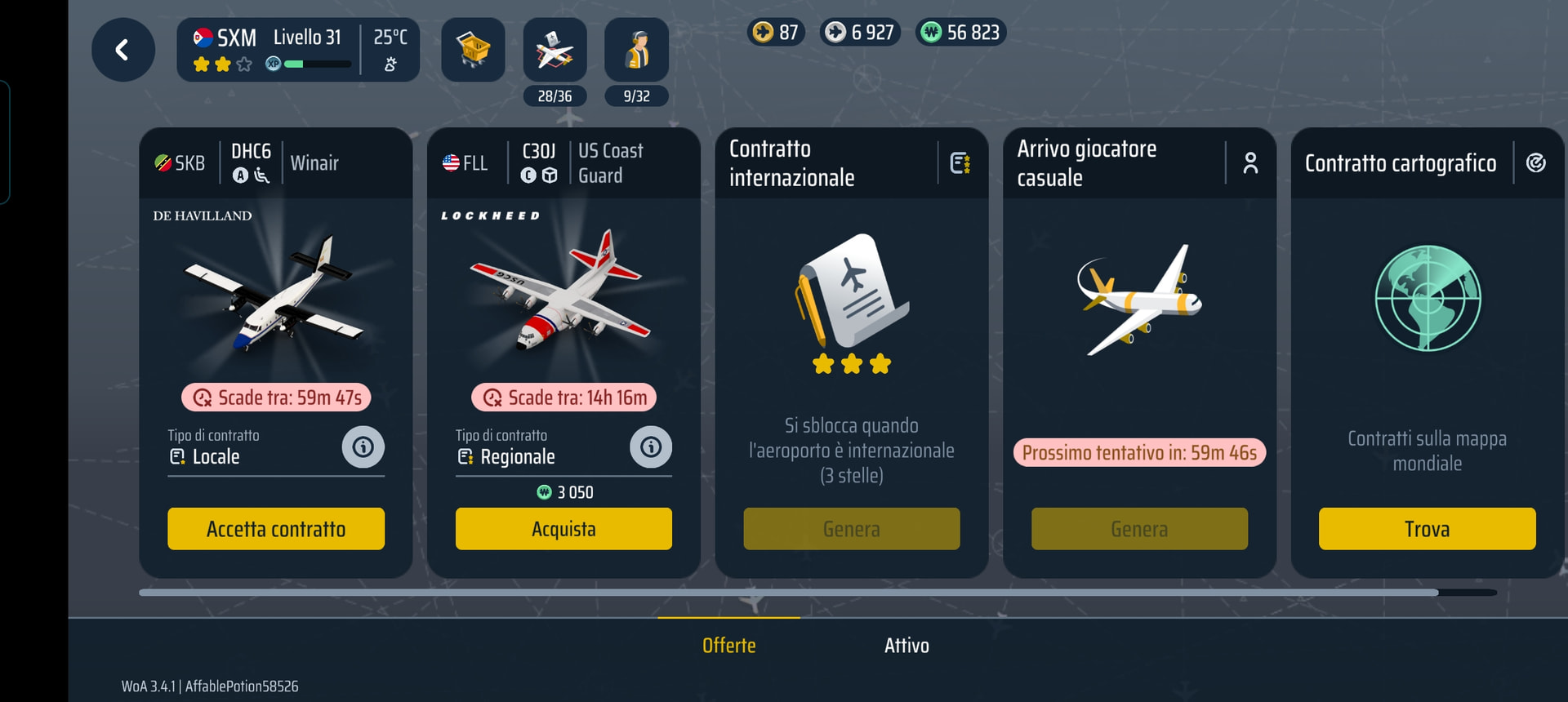Generate an international contract
The height and width of the screenshot is (702, 1568).
tap(851, 529)
